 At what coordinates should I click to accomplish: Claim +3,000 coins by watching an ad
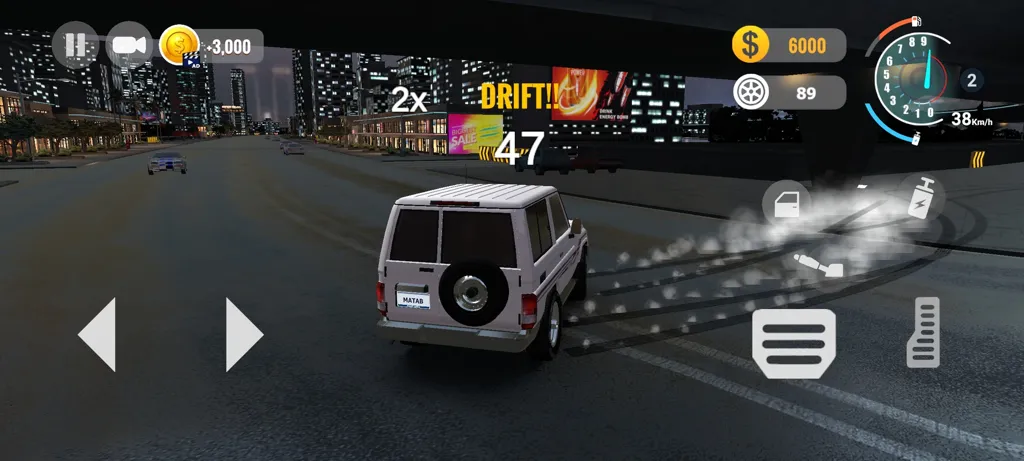point(212,46)
